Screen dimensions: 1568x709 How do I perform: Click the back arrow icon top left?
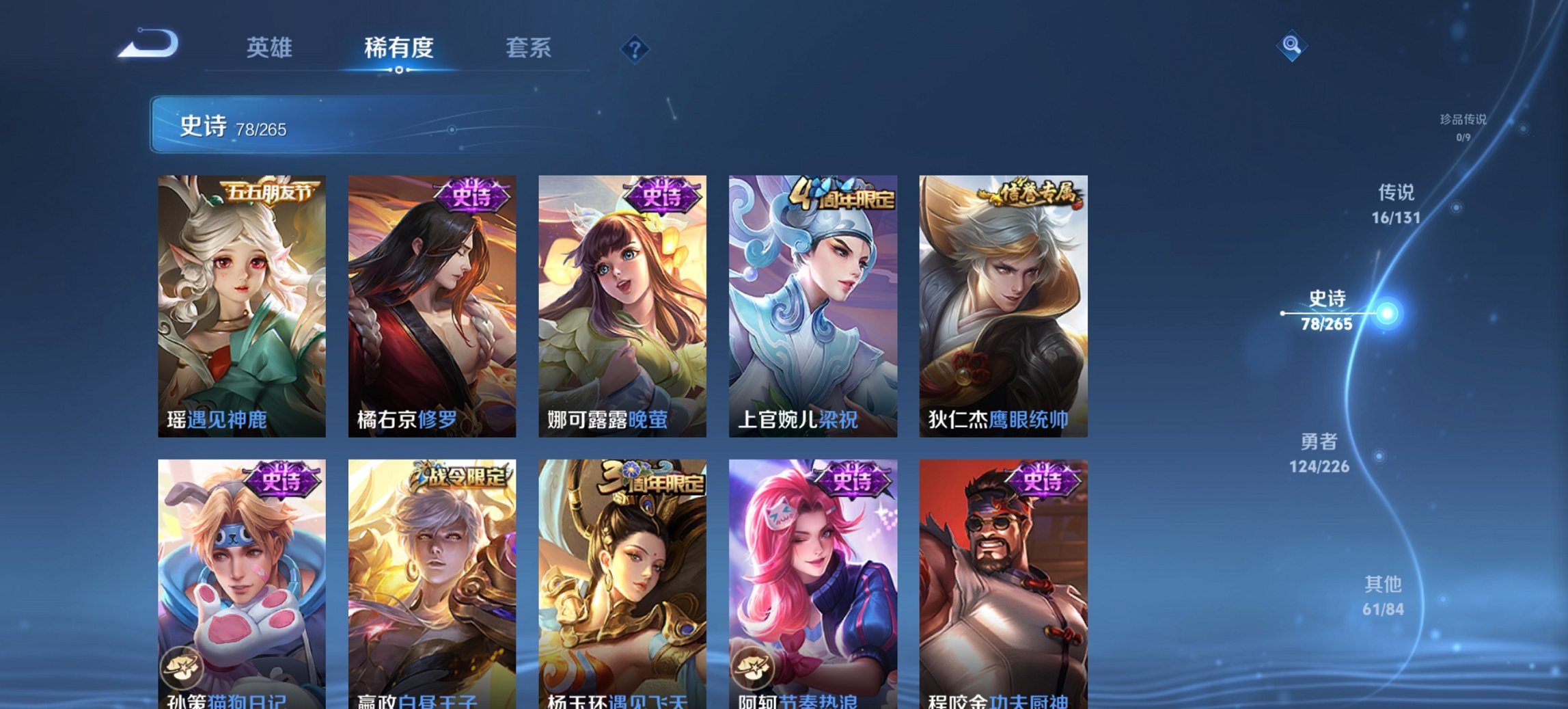pyautogui.click(x=148, y=42)
